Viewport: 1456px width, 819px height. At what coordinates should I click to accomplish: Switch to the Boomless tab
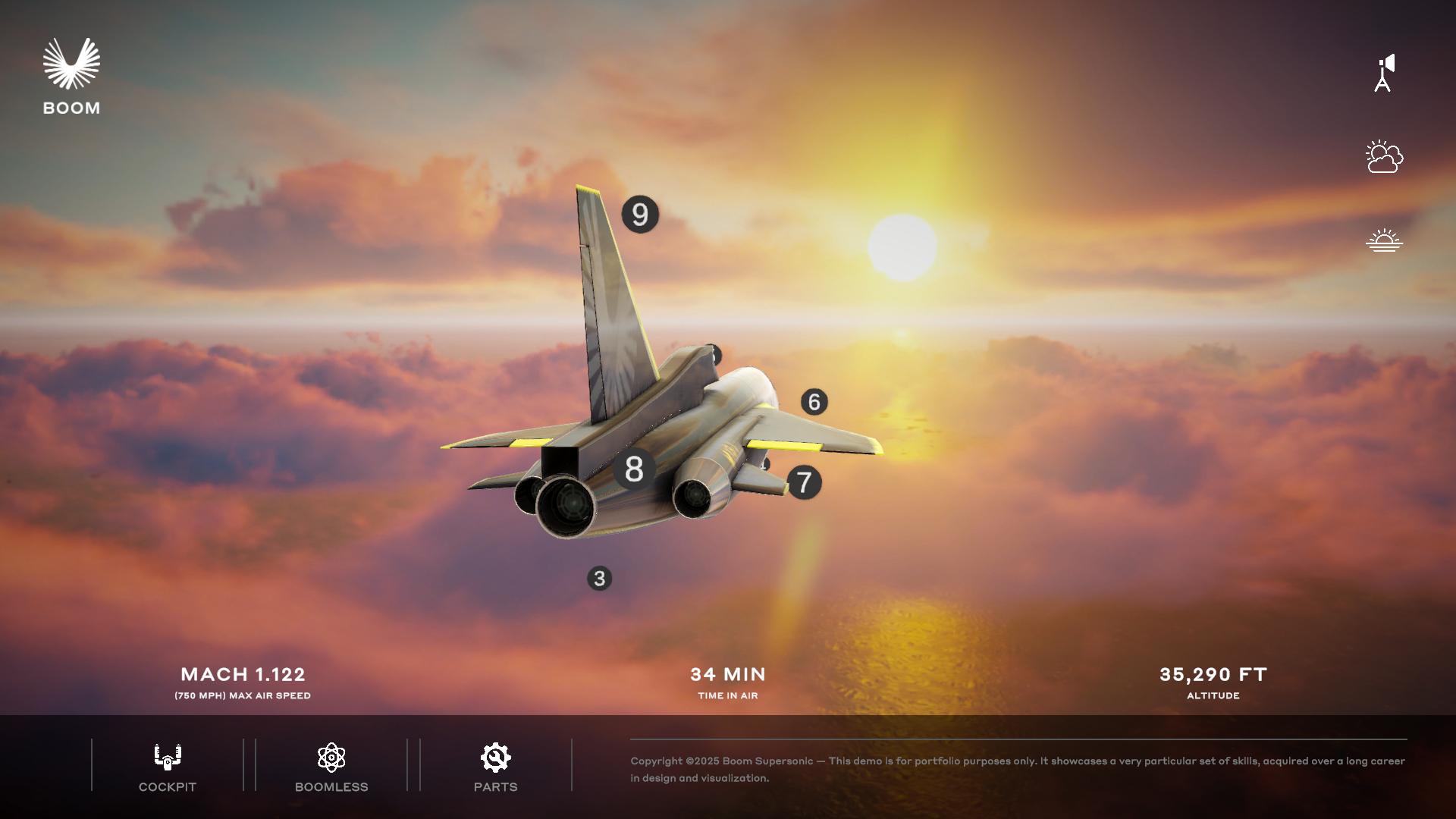331,766
